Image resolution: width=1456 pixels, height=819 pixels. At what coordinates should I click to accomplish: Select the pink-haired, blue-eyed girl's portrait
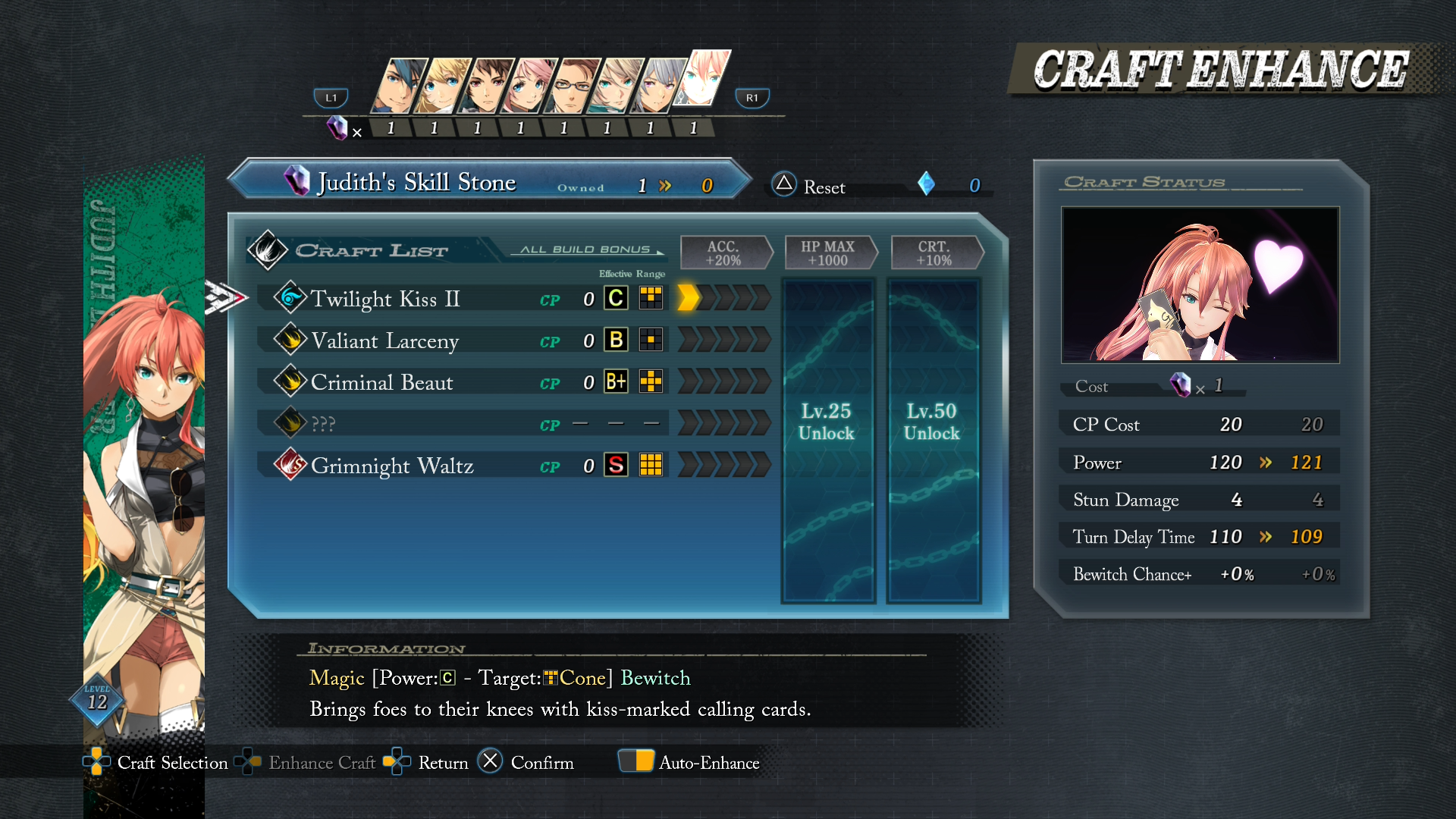530,86
